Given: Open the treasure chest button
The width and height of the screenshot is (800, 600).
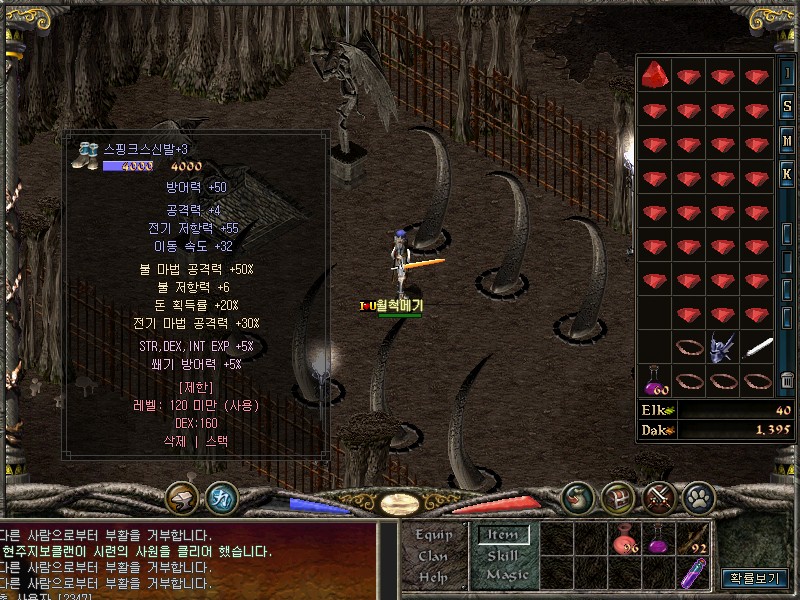Looking at the screenshot, I should [617, 496].
